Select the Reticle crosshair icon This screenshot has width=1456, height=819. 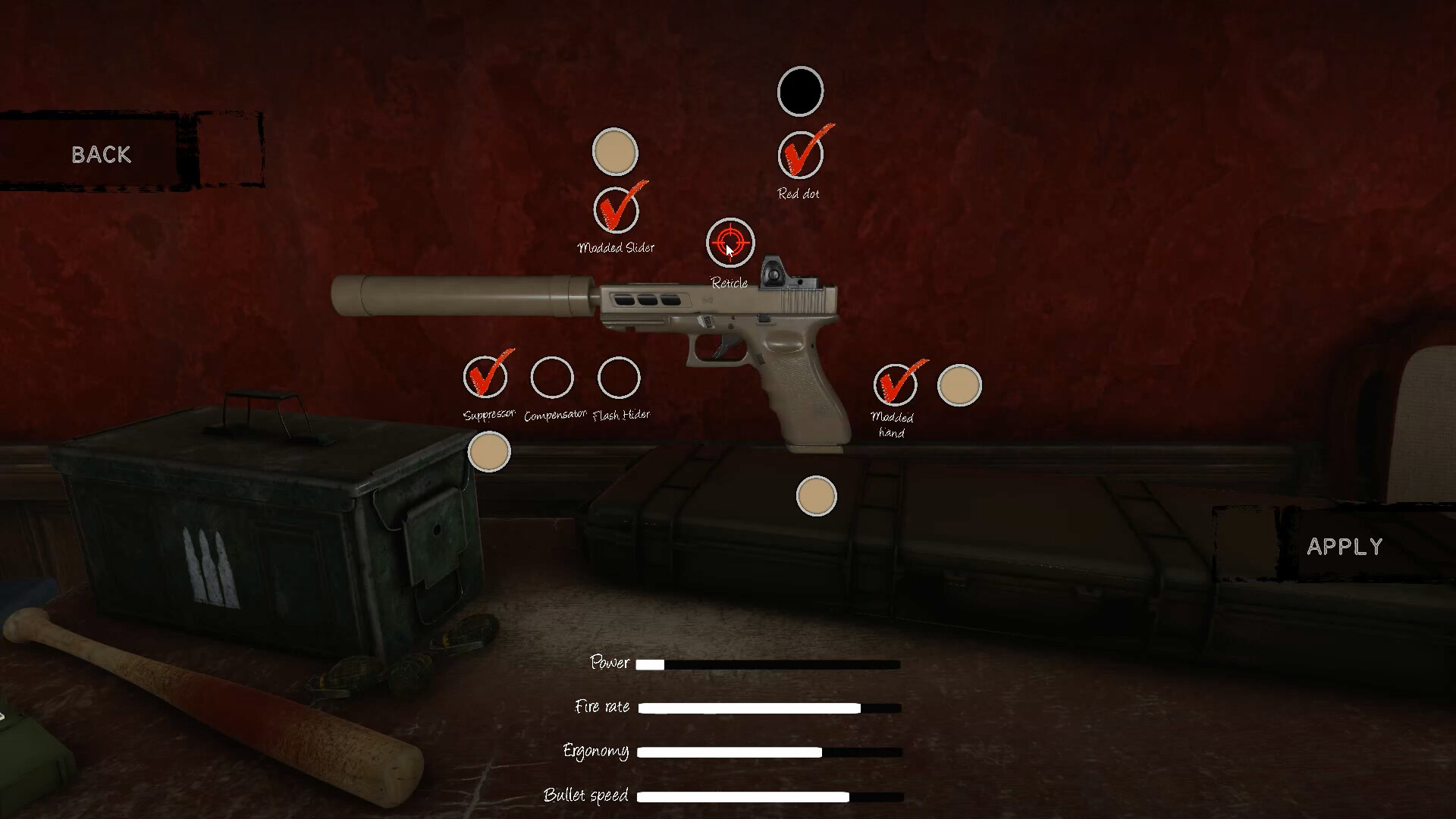coord(729,243)
